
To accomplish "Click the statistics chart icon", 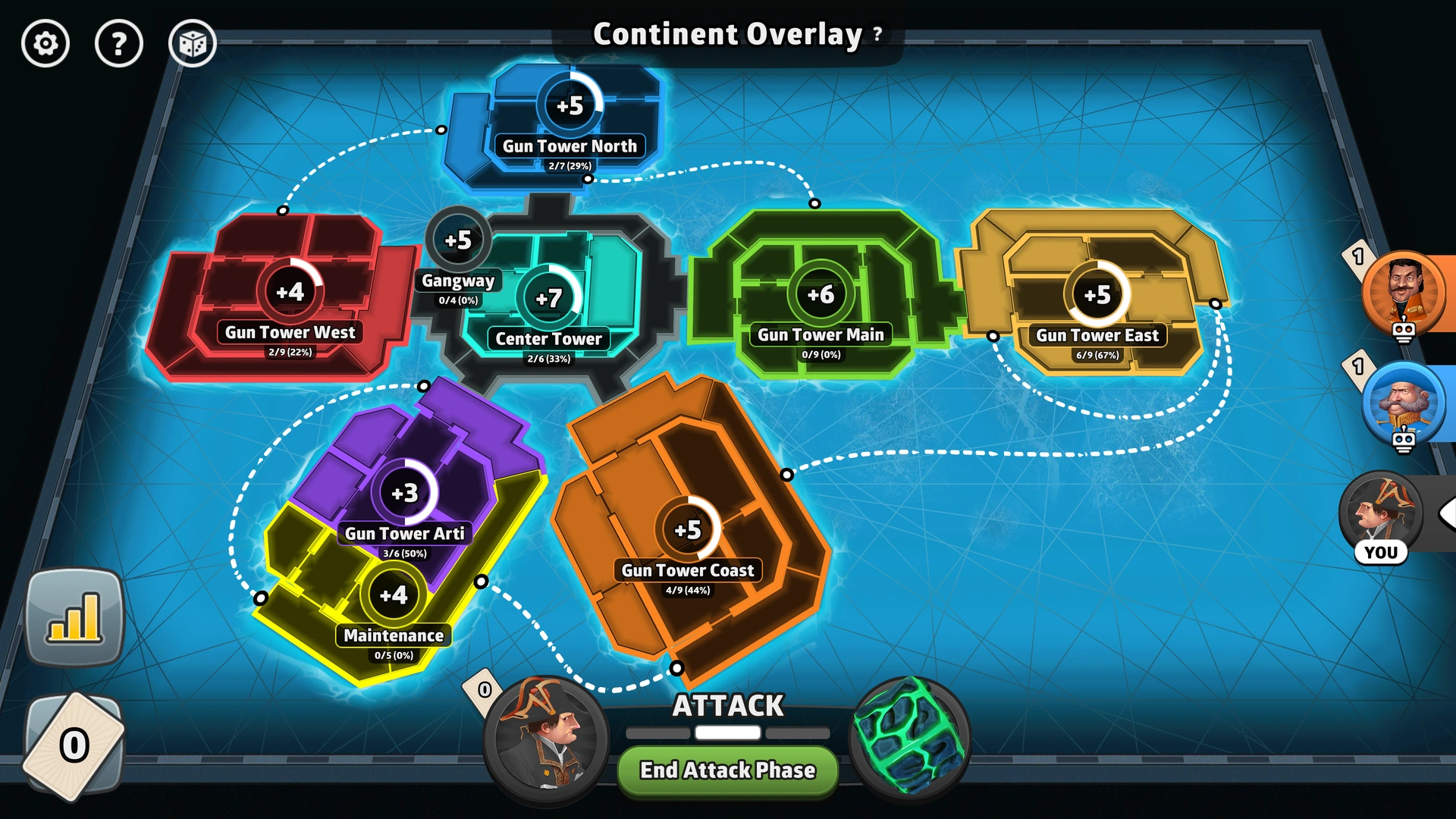I will pos(75,617).
